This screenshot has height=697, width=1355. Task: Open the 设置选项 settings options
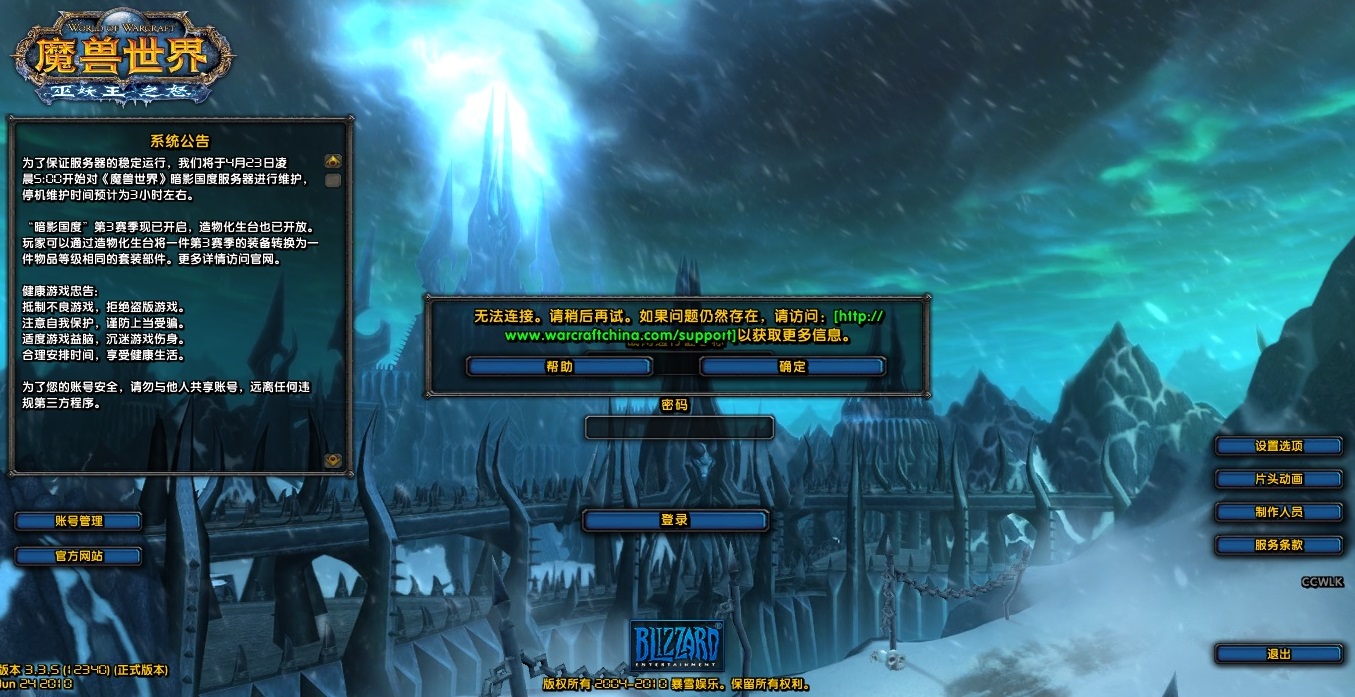tap(1278, 446)
